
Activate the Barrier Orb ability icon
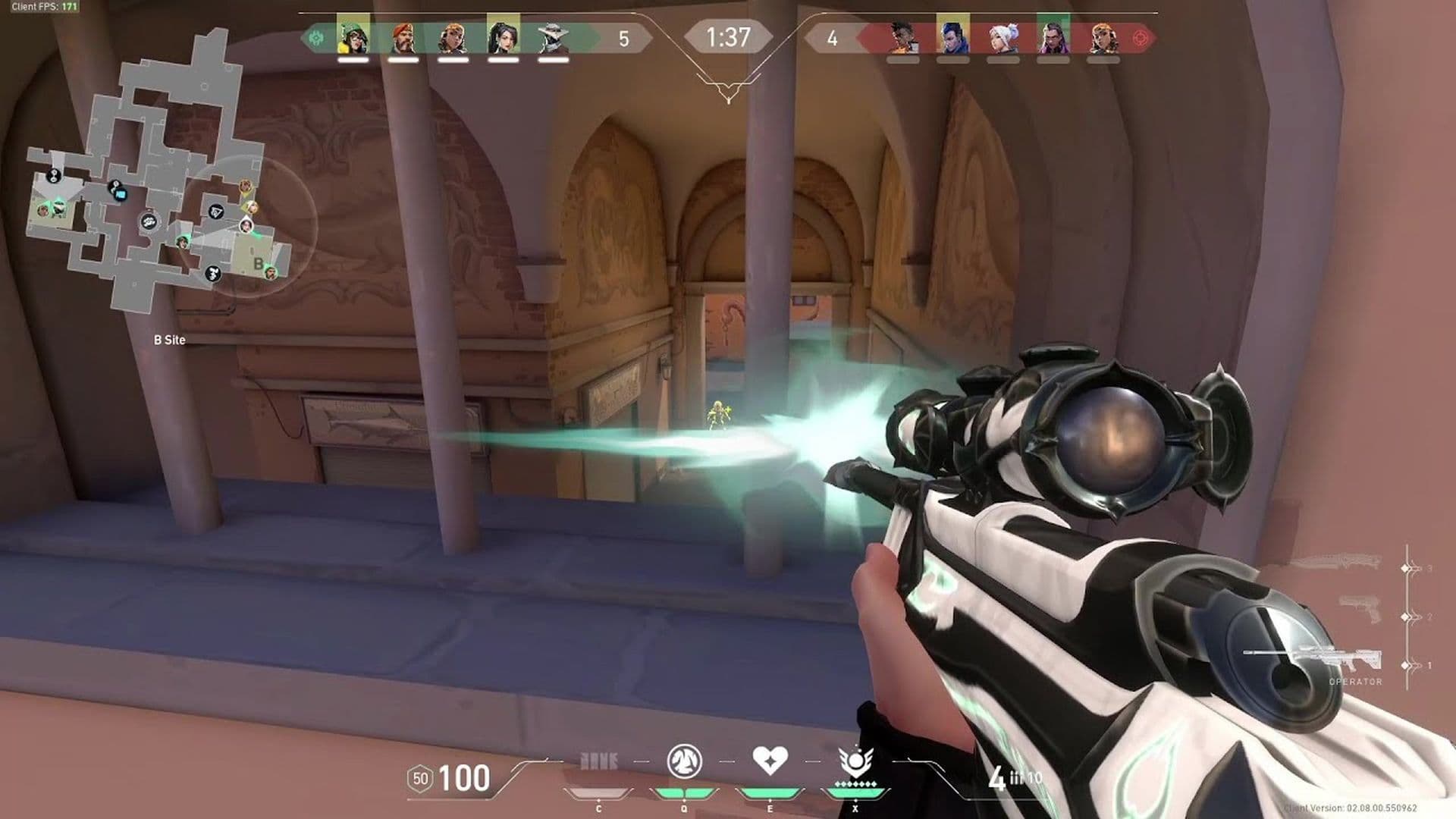(598, 761)
